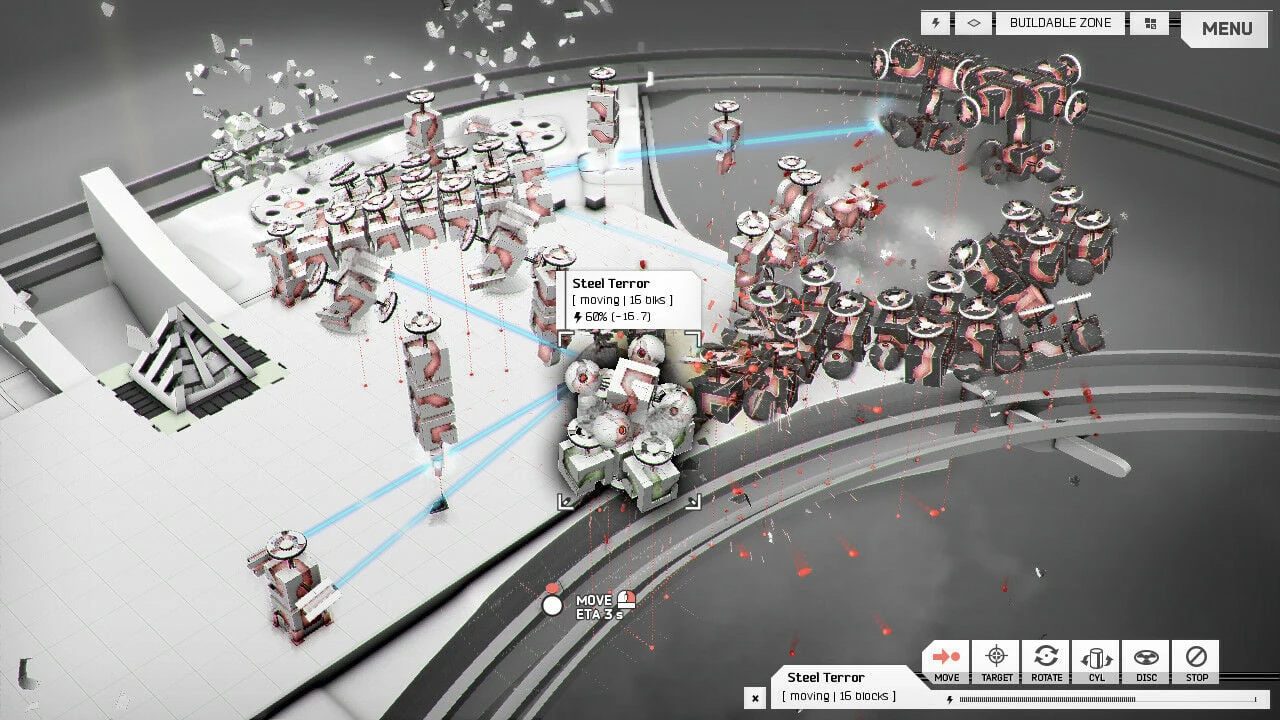Close the Steel Terror selection panel

(756, 698)
